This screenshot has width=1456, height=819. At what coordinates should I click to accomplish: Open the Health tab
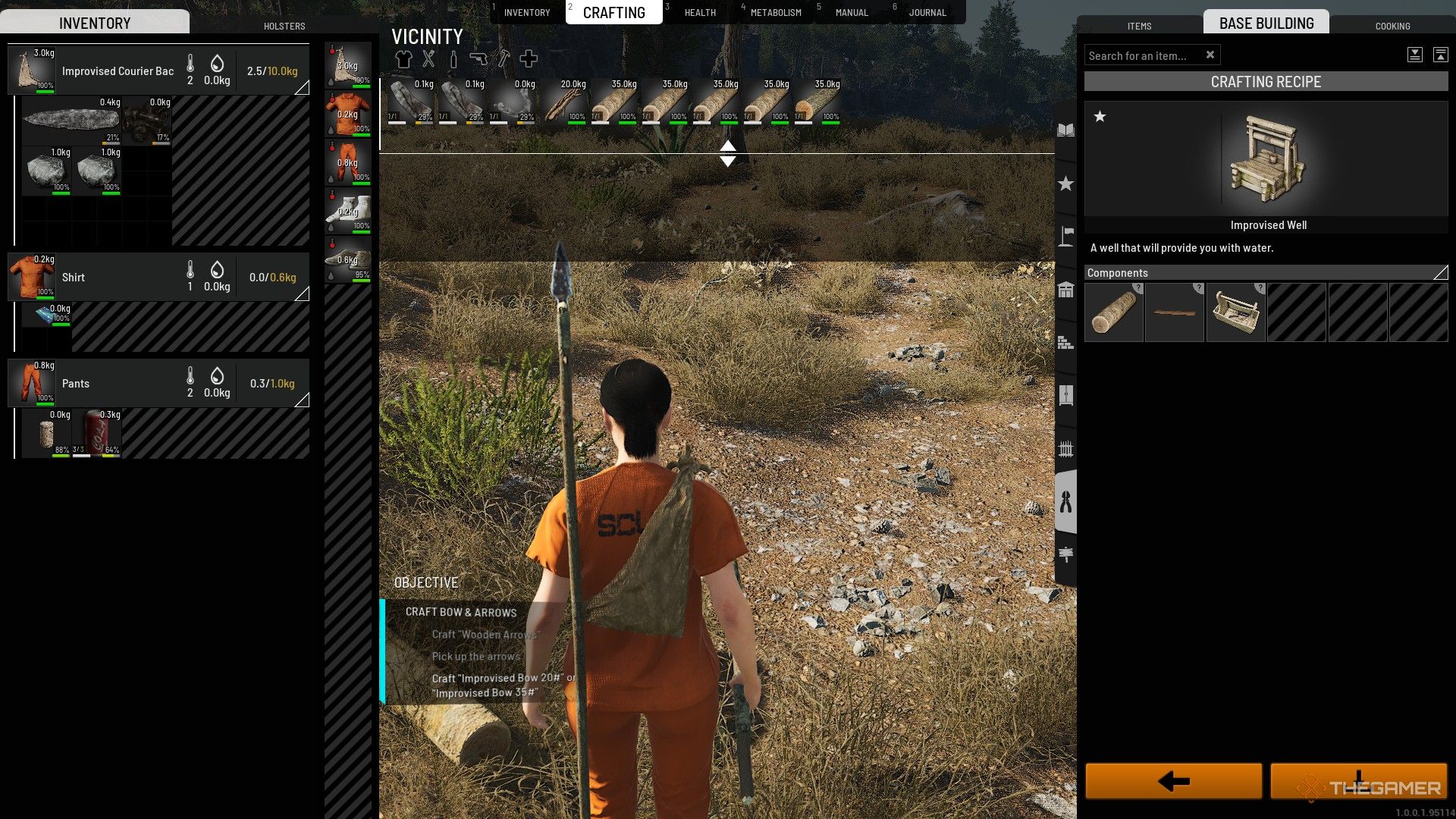point(699,13)
